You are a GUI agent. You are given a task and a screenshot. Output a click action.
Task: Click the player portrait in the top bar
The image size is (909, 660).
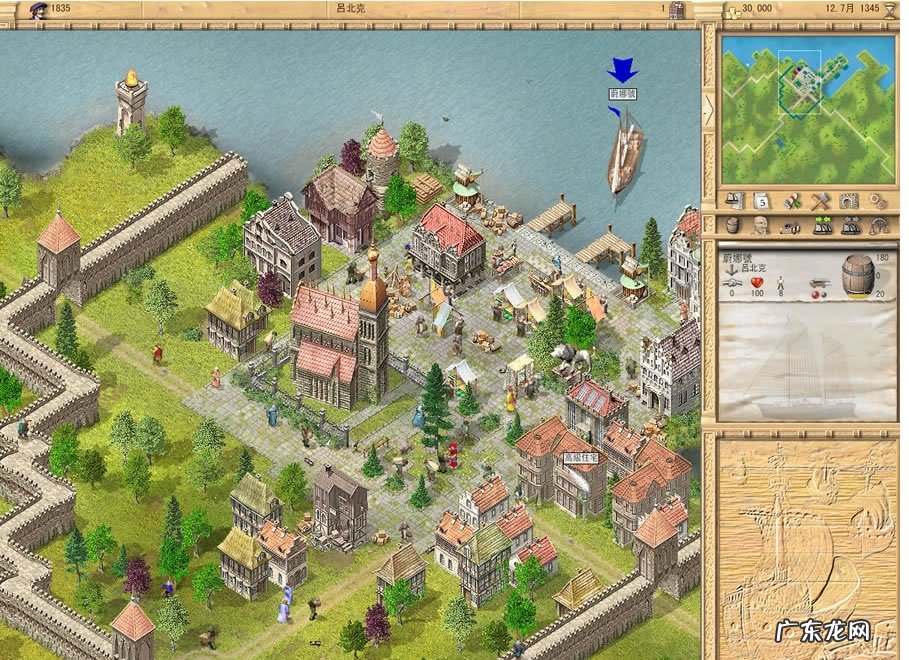pyautogui.click(x=39, y=10)
